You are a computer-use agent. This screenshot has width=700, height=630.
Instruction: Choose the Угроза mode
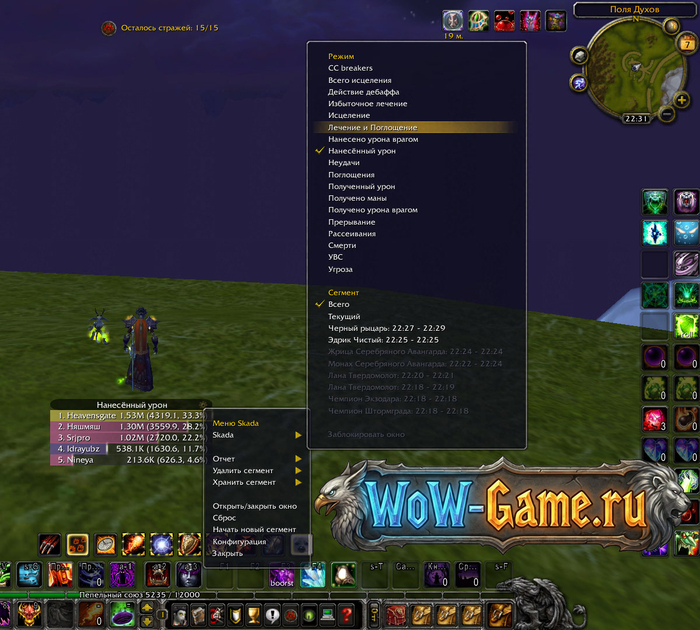tap(340, 269)
